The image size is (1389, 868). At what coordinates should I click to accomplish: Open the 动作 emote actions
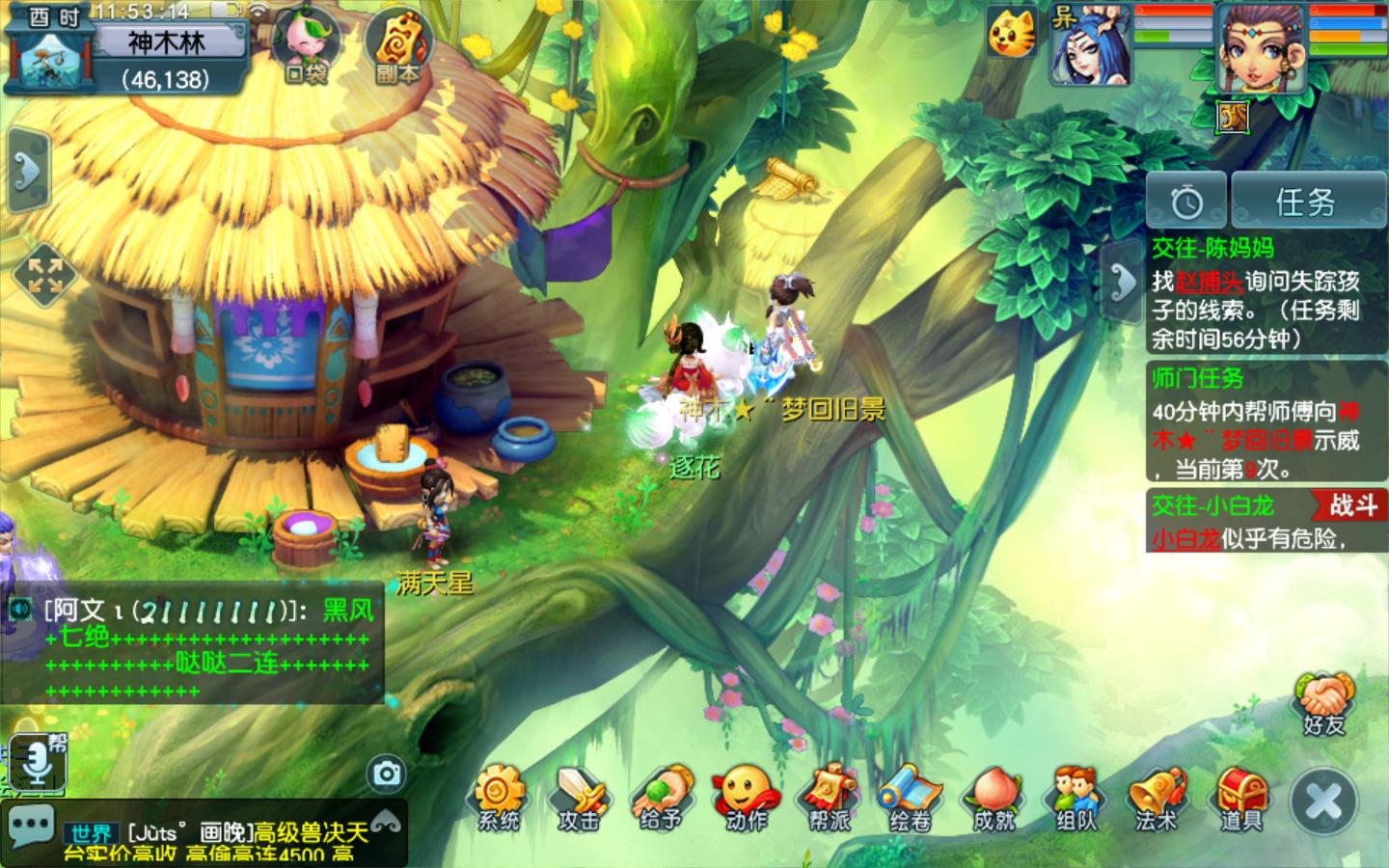pos(745,799)
